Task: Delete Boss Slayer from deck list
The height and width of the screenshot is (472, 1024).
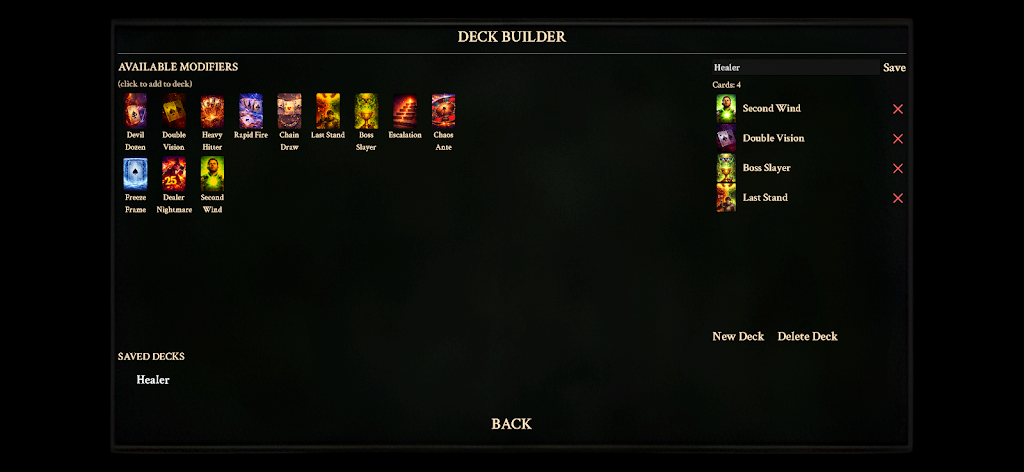Action: [x=897, y=168]
